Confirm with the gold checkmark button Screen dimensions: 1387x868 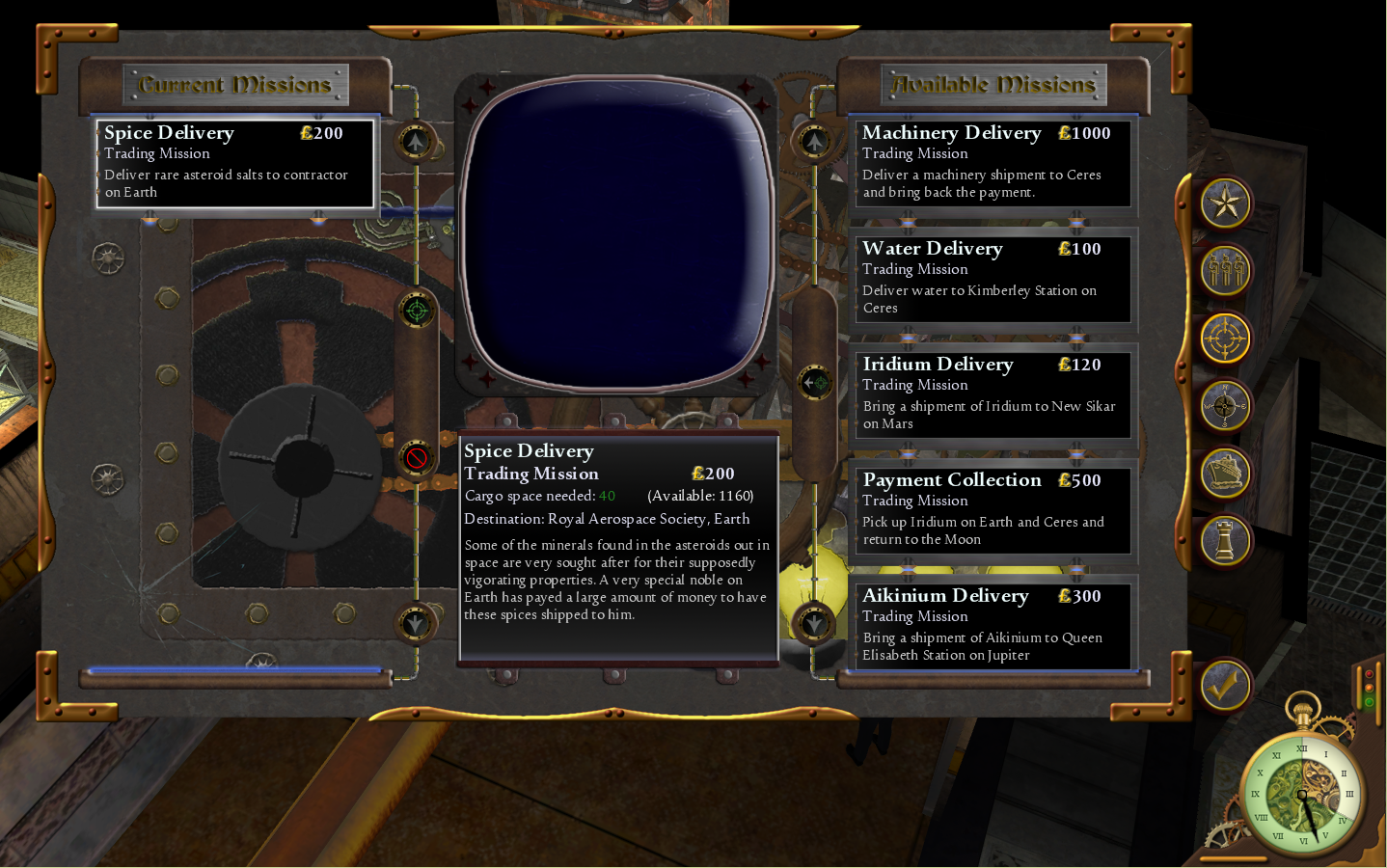(x=1225, y=686)
